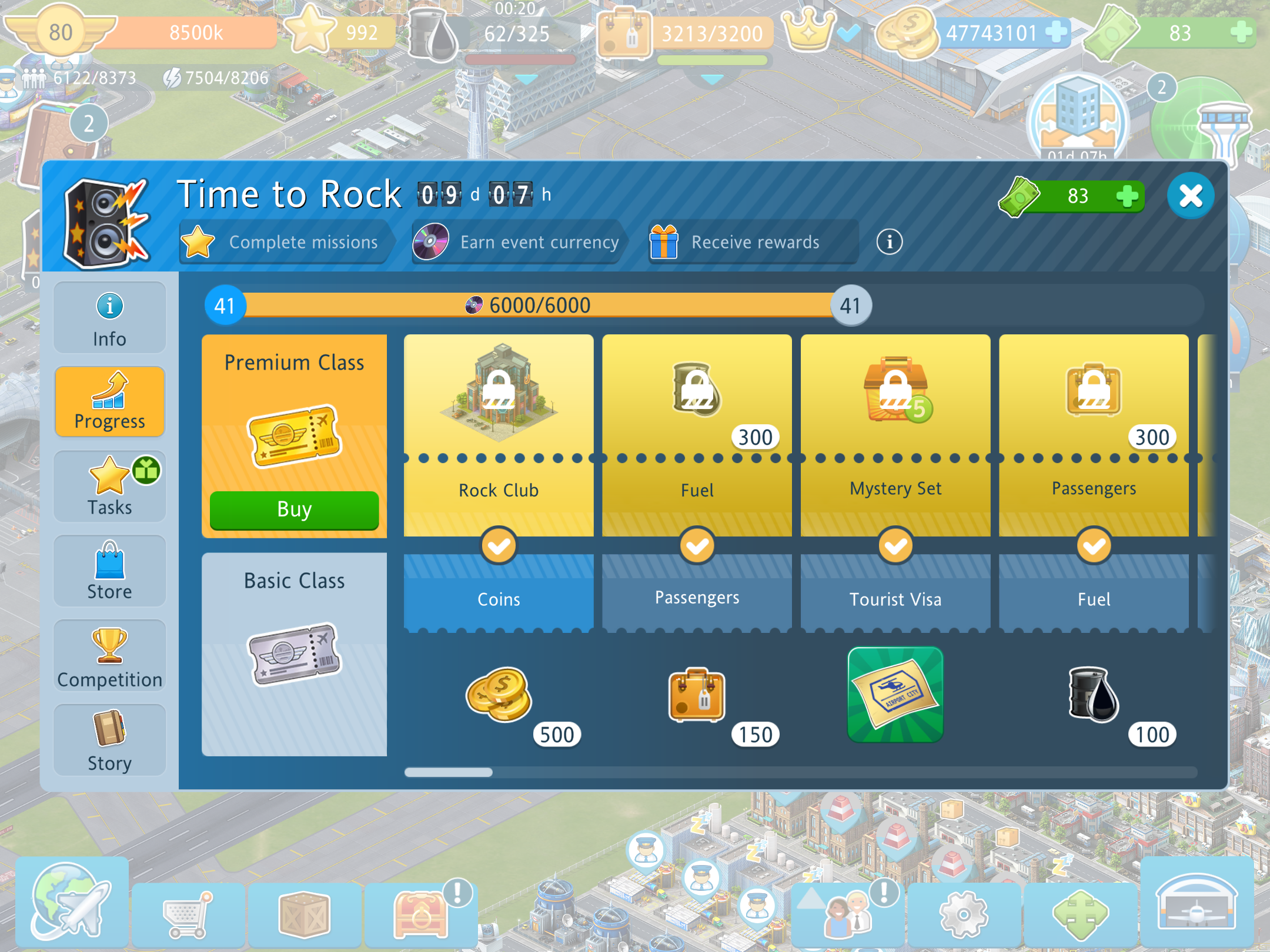Add coins using the blue plus button
Image resolution: width=1270 pixels, height=952 pixels.
tap(1056, 32)
